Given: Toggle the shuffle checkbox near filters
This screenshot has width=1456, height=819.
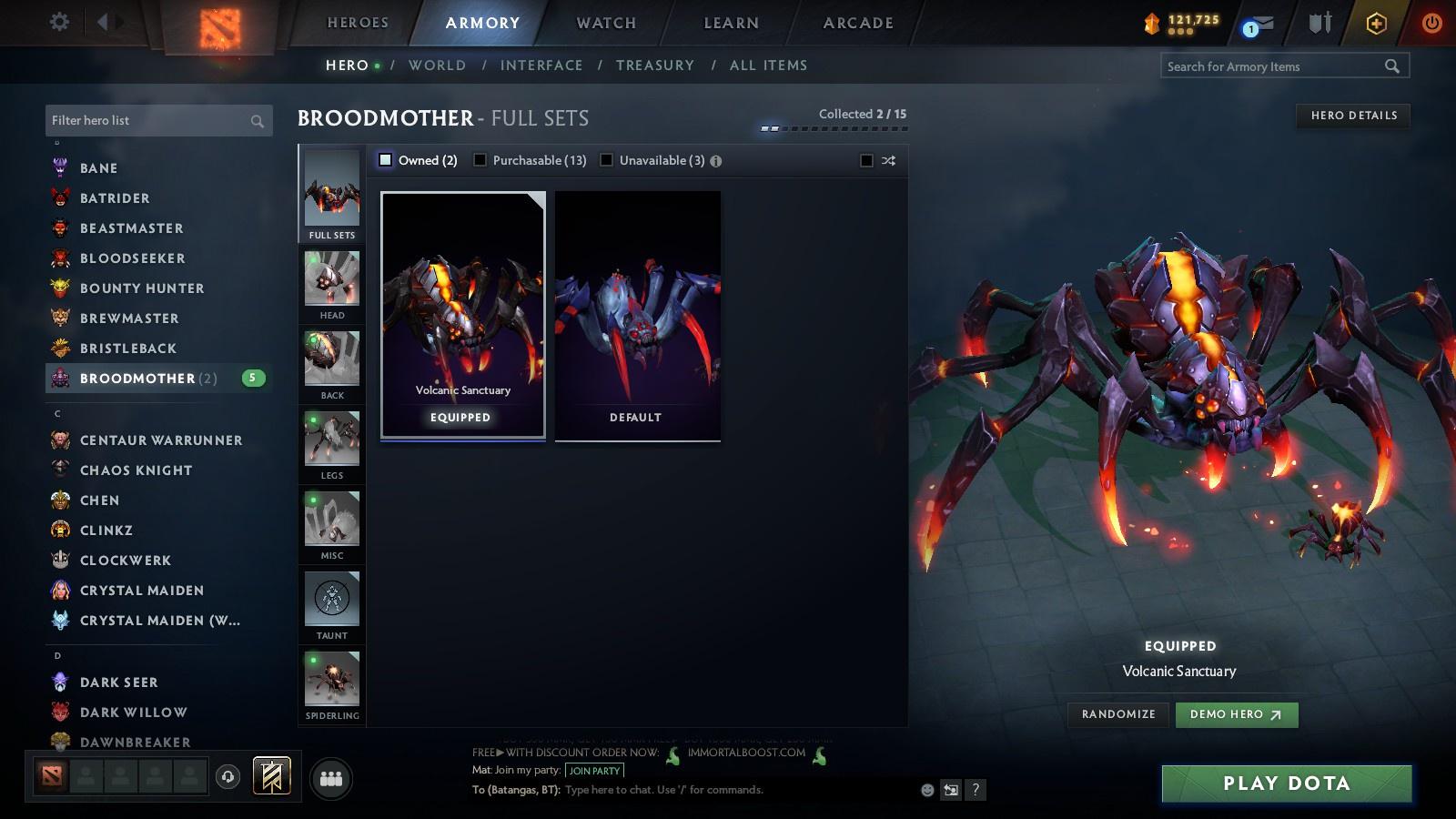Looking at the screenshot, I should tap(864, 159).
